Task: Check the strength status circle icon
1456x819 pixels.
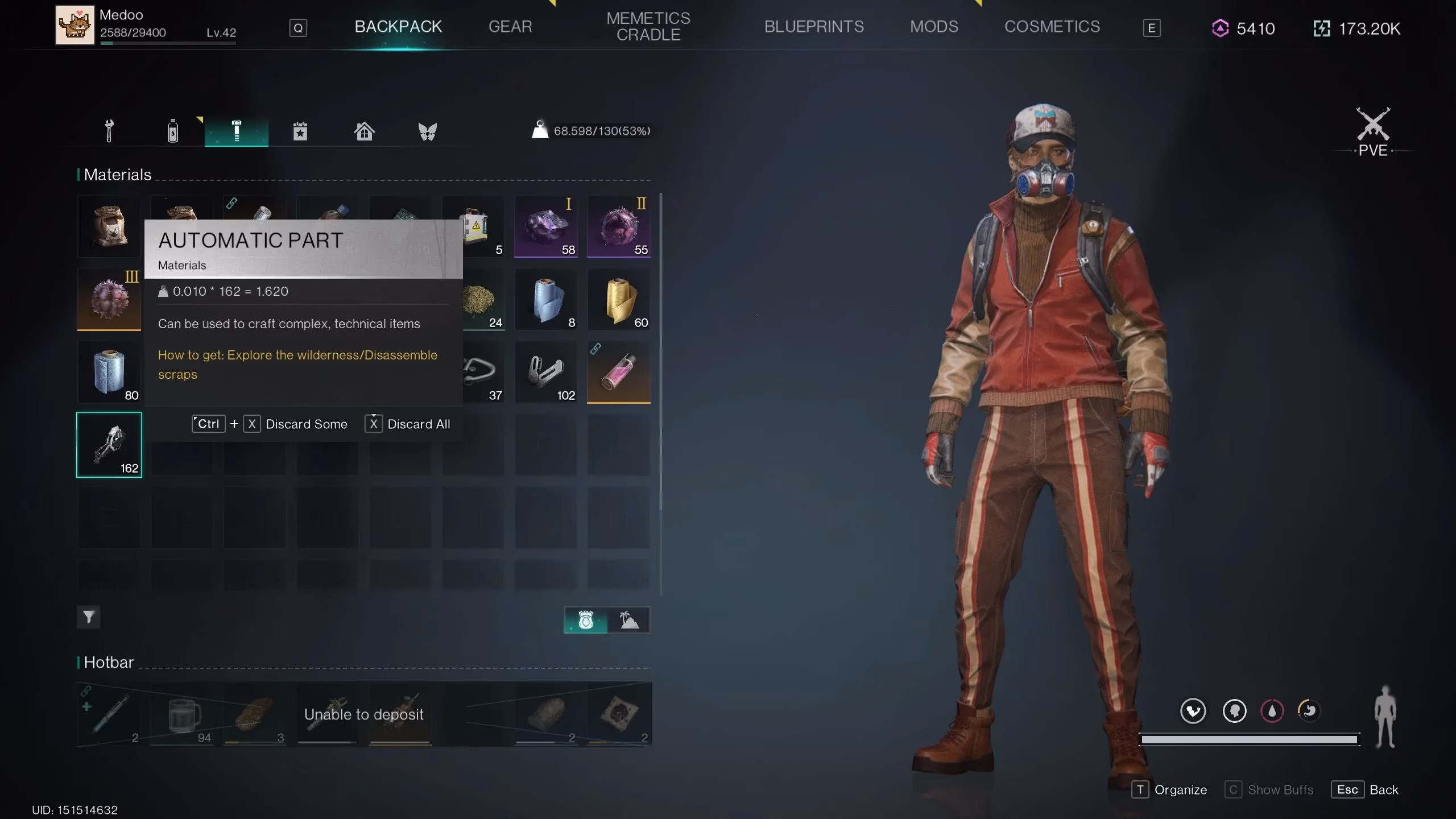Action: pyautogui.click(x=1193, y=711)
